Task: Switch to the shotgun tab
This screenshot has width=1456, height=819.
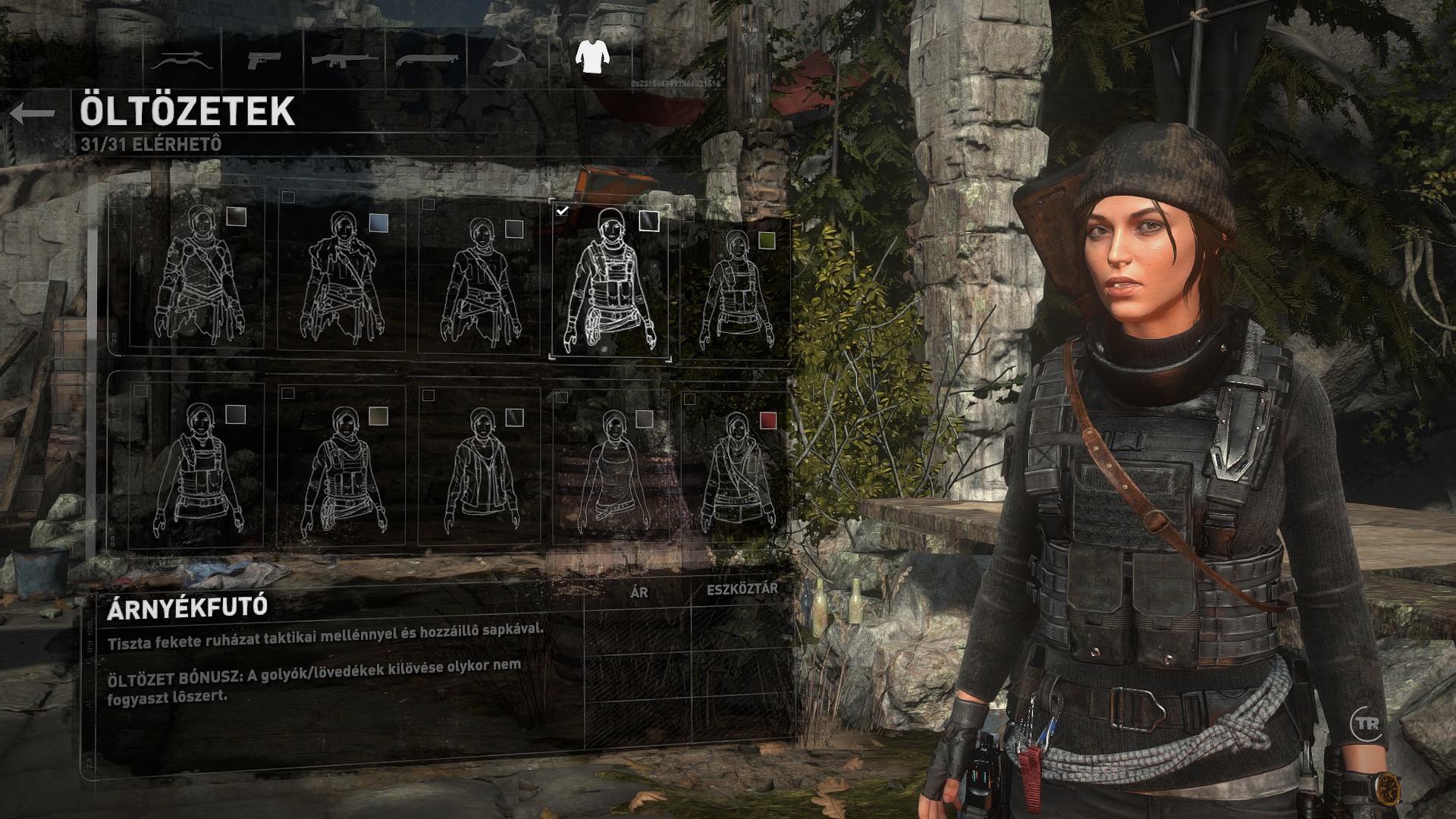Action: (427, 59)
